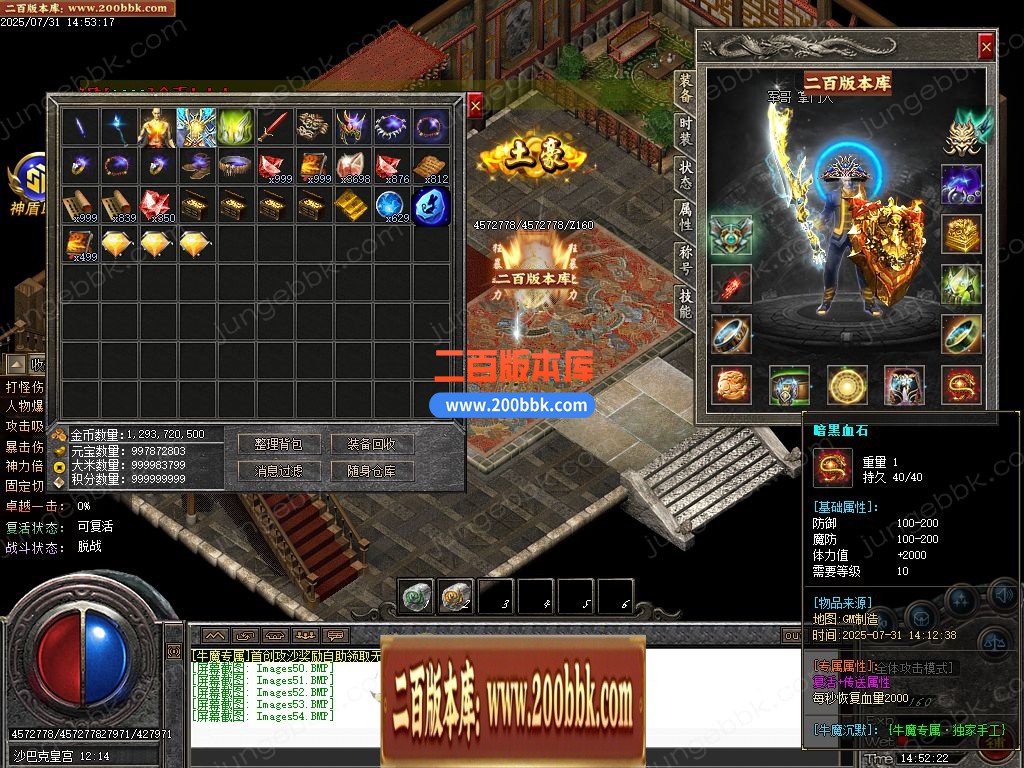Open the 状态 status tab

[x=685, y=173]
